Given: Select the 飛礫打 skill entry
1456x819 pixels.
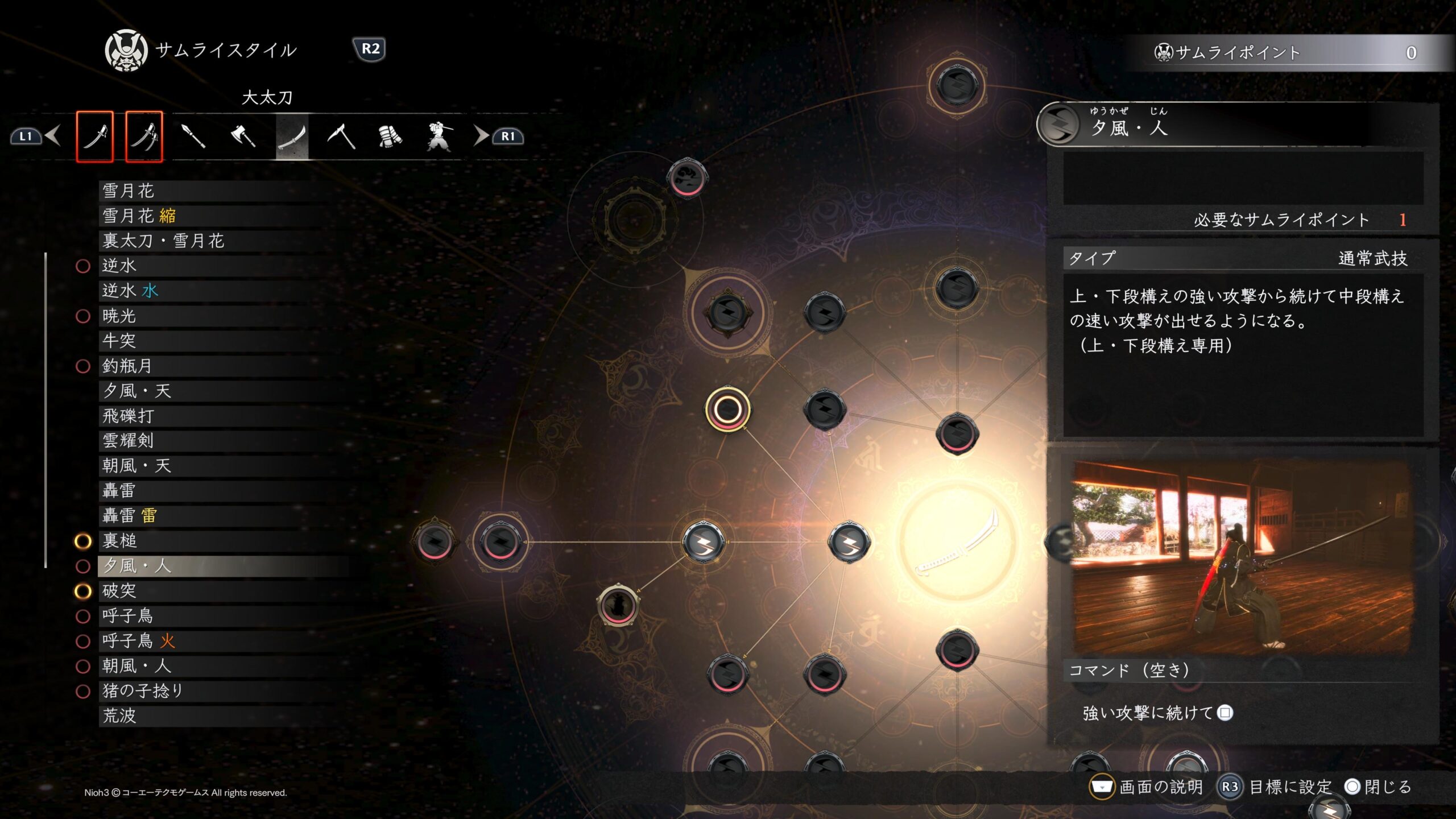Looking at the screenshot, I should pyautogui.click(x=128, y=416).
